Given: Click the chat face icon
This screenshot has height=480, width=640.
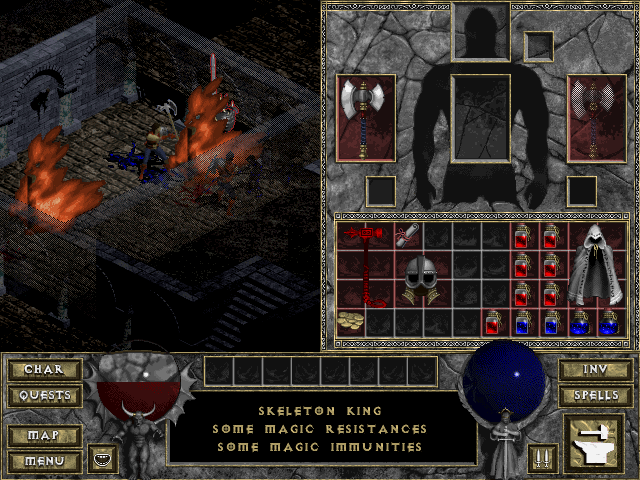Looking at the screenshot, I should pyautogui.click(x=101, y=458).
